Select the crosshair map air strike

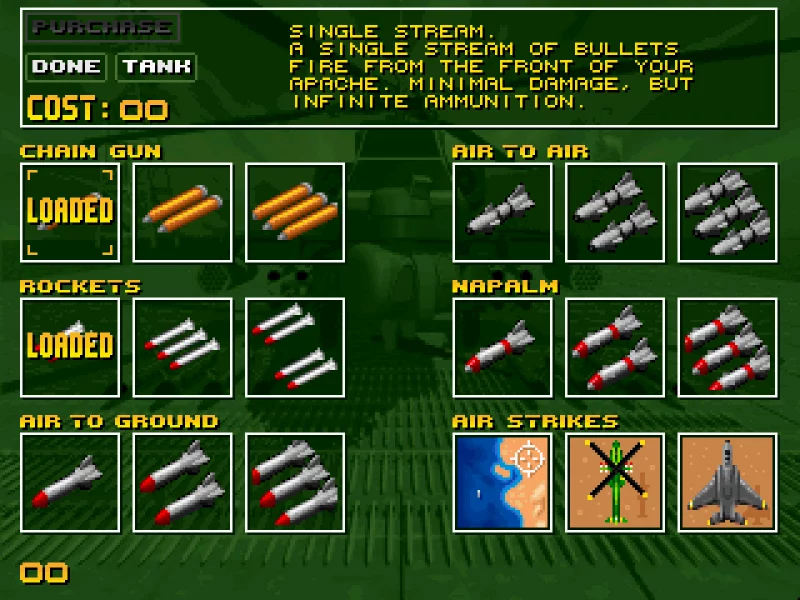[x=502, y=481]
